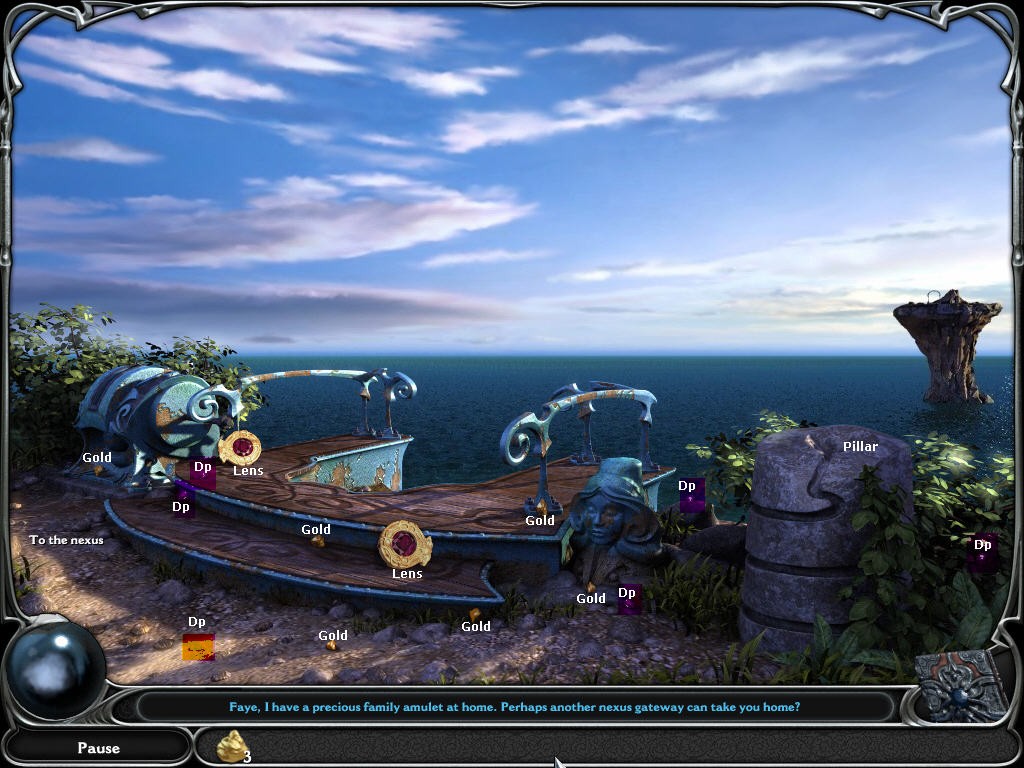The width and height of the screenshot is (1024, 768).
Task: Select the gold nugget in the inventory
Action: (x=232, y=746)
